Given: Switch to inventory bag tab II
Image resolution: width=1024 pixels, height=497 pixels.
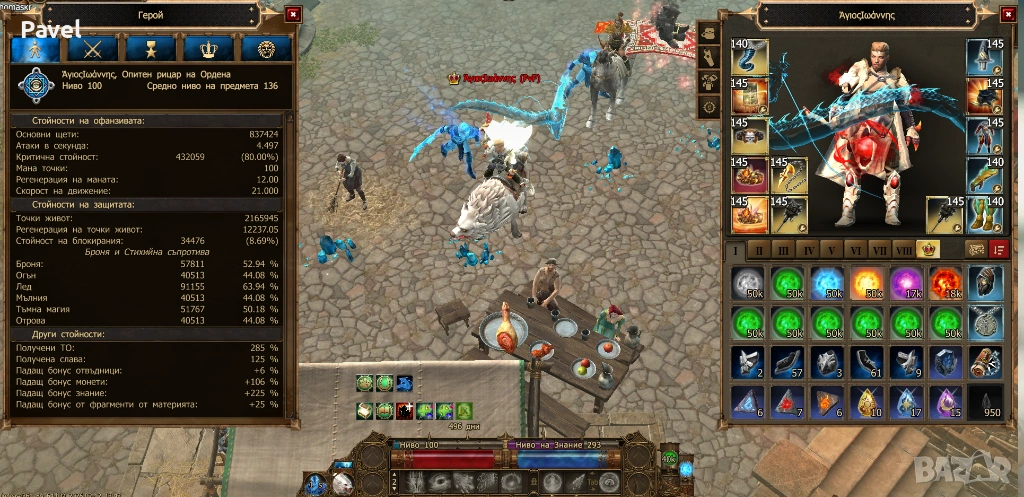Looking at the screenshot, I should coord(758,249).
